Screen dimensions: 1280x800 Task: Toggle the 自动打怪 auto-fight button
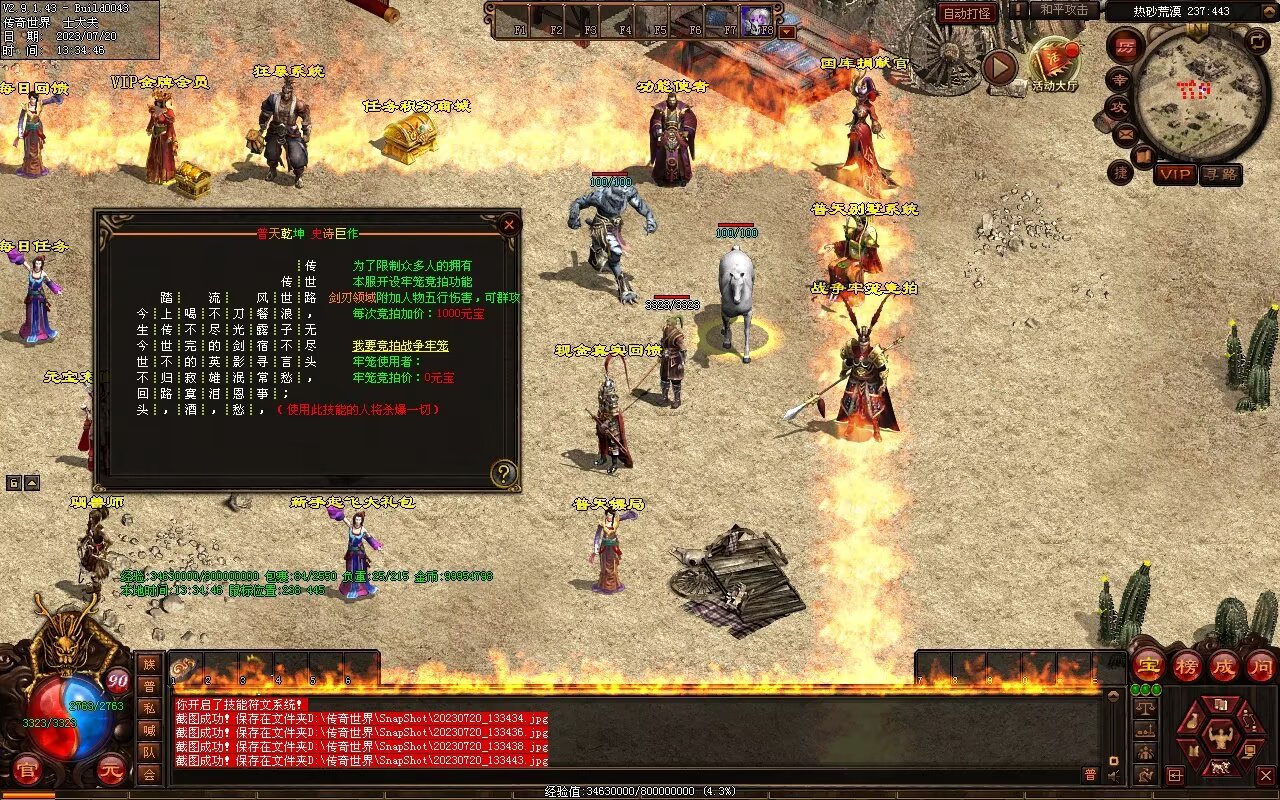click(x=967, y=14)
